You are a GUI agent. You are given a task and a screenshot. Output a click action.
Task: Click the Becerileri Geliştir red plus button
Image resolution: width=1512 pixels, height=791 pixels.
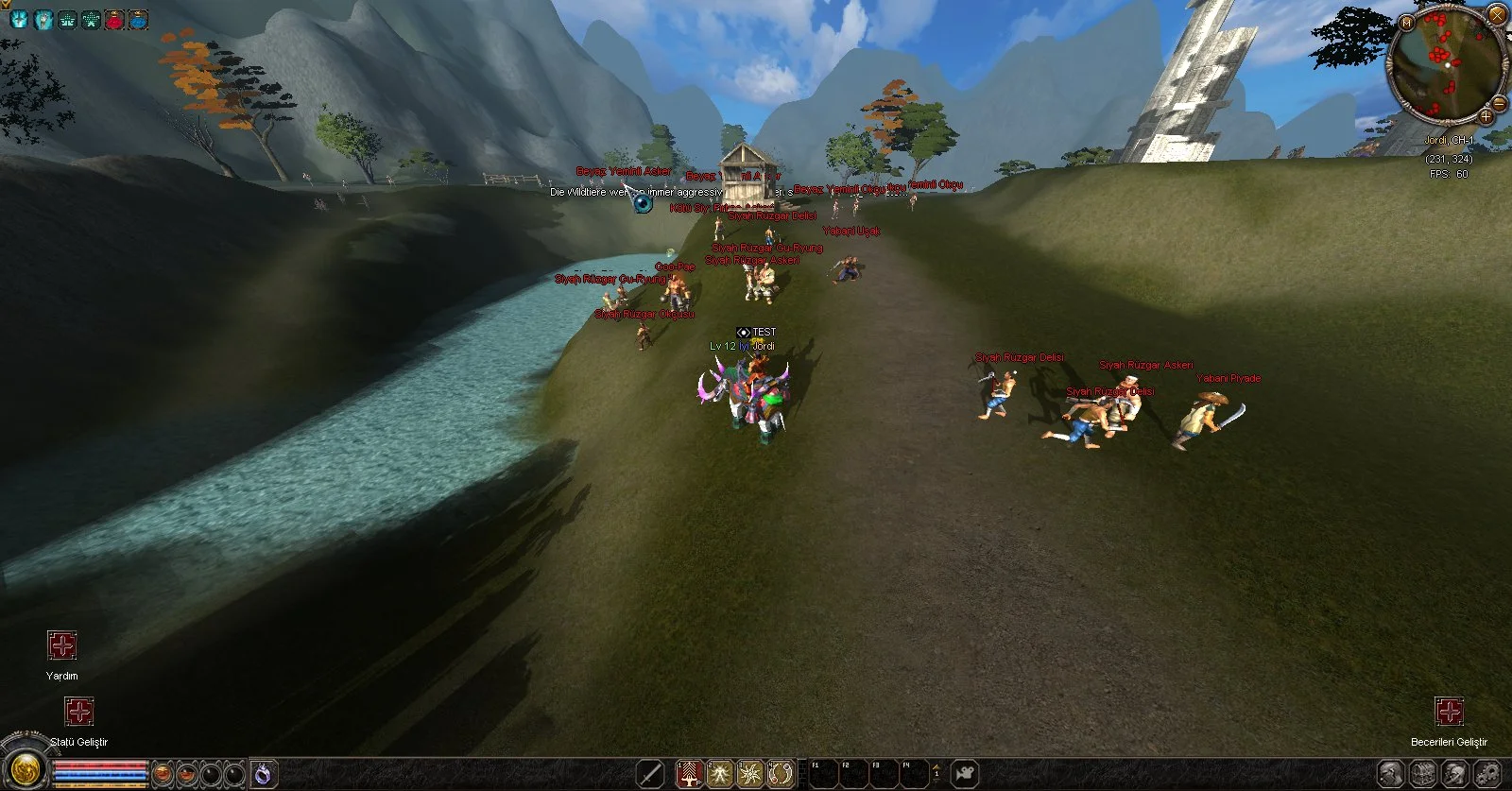tap(1449, 712)
